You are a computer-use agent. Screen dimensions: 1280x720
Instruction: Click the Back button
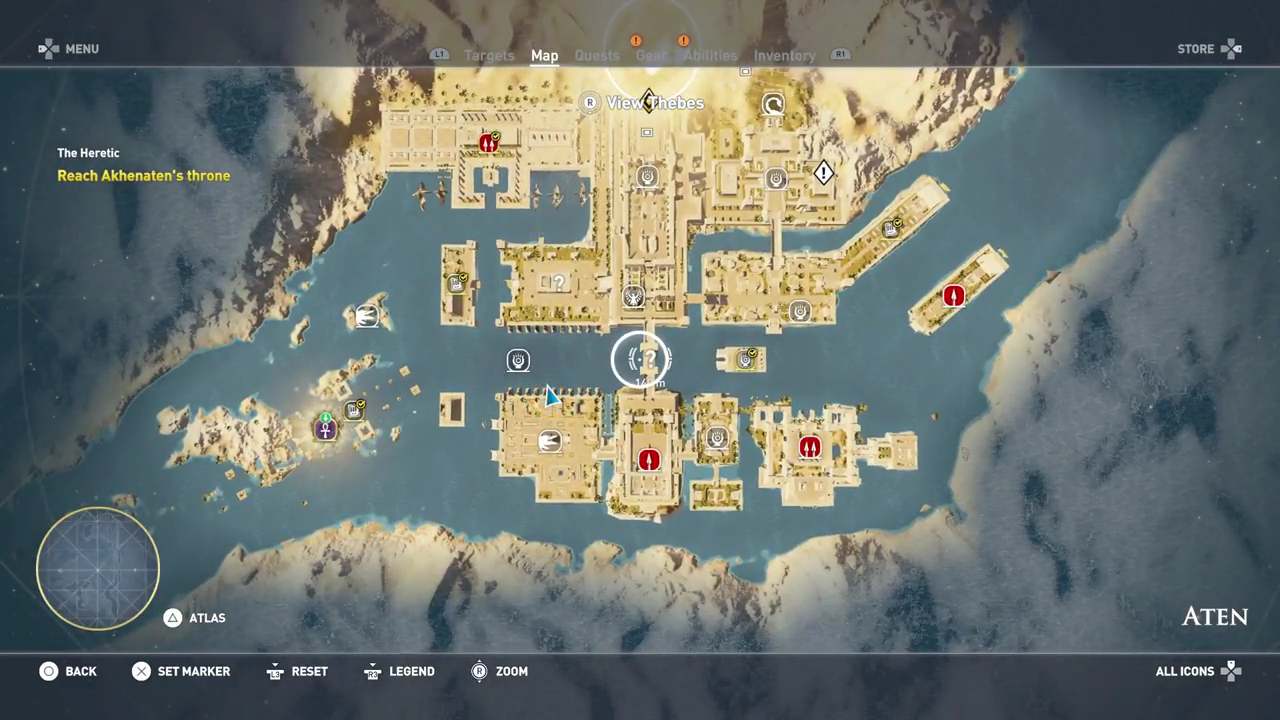tap(68, 671)
